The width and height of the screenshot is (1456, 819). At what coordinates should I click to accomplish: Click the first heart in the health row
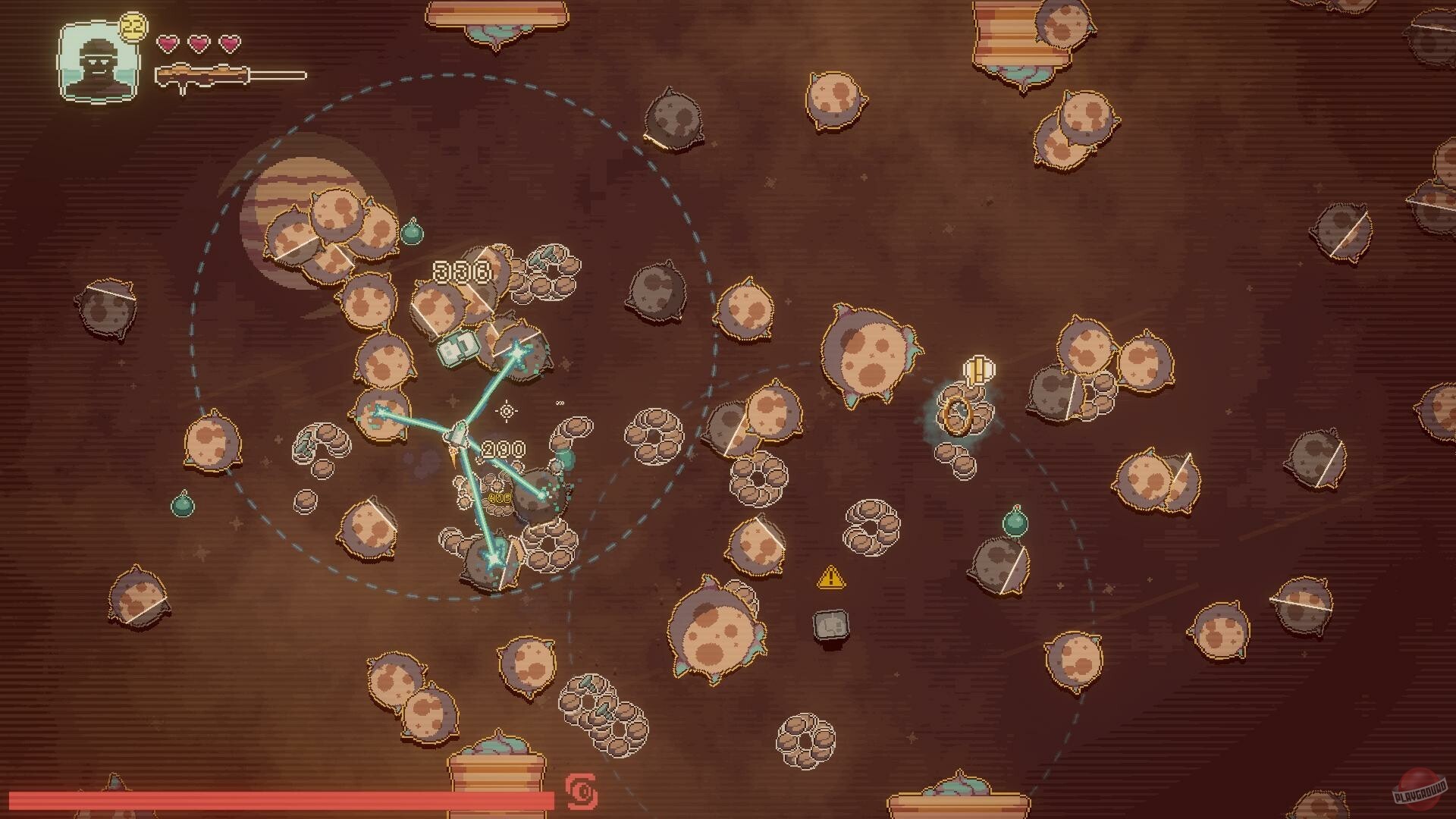[168, 43]
